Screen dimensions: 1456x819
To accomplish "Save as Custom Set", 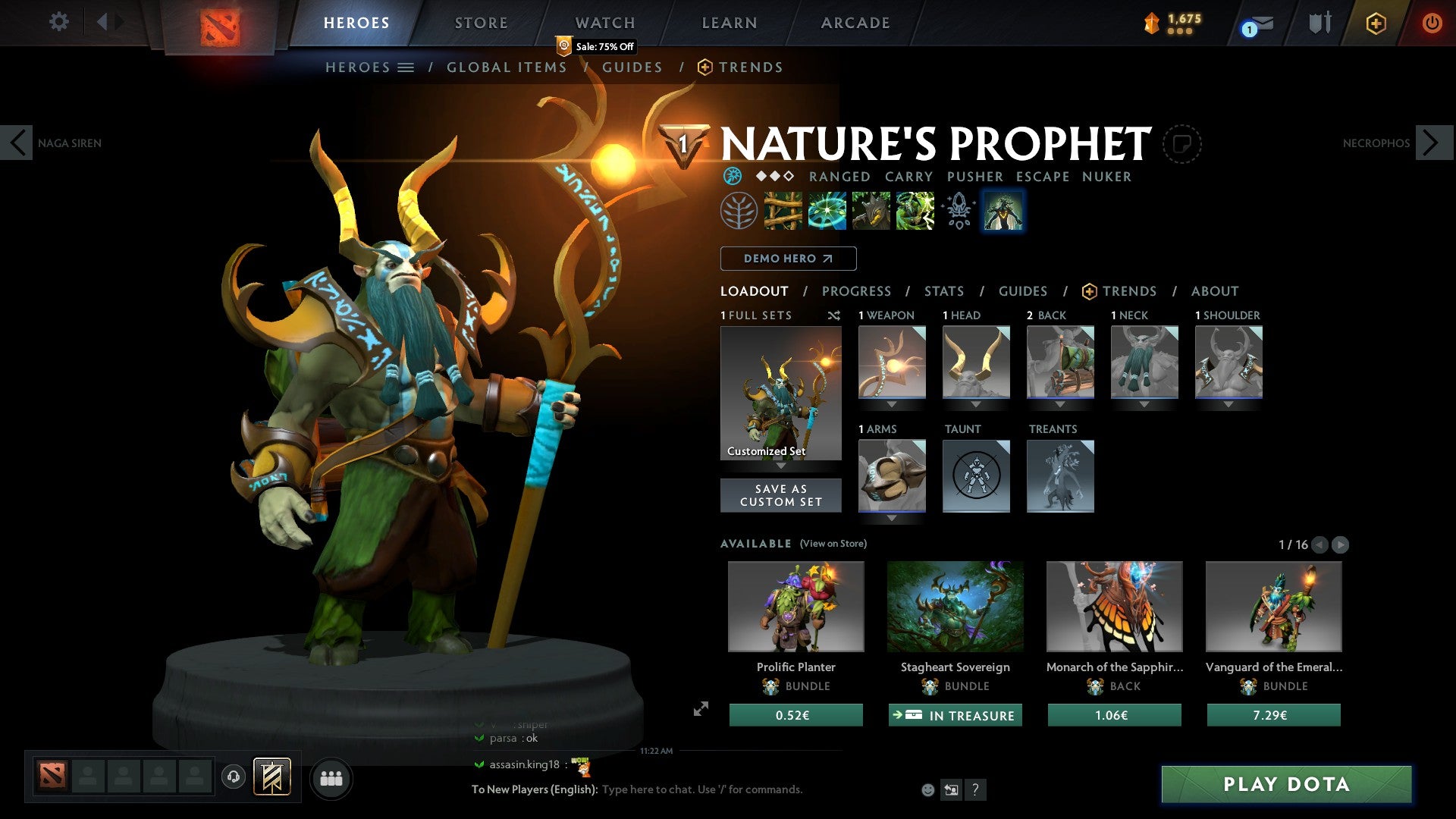I will pyautogui.click(x=780, y=495).
